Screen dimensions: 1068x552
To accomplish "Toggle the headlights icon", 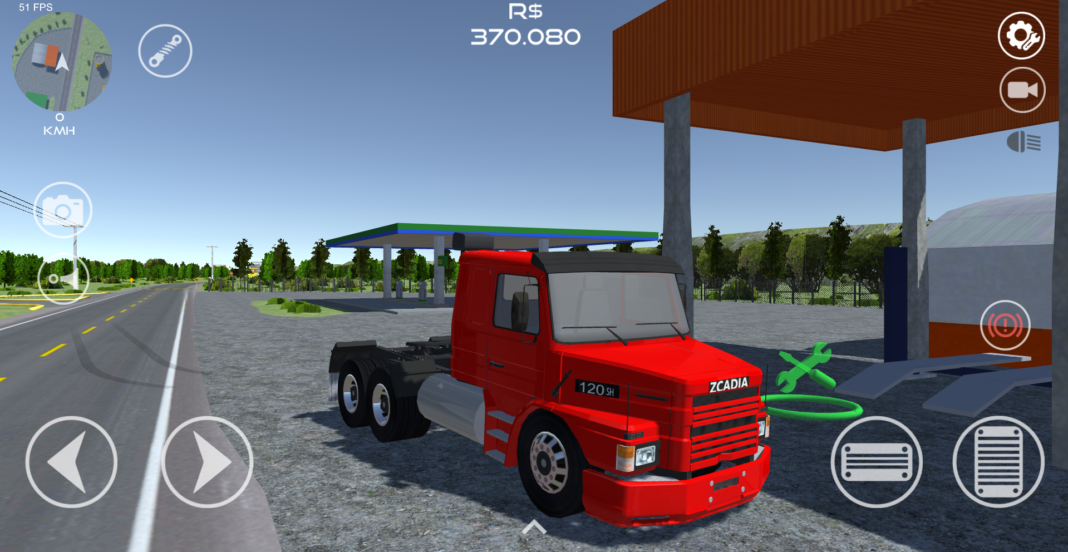I will (1023, 143).
